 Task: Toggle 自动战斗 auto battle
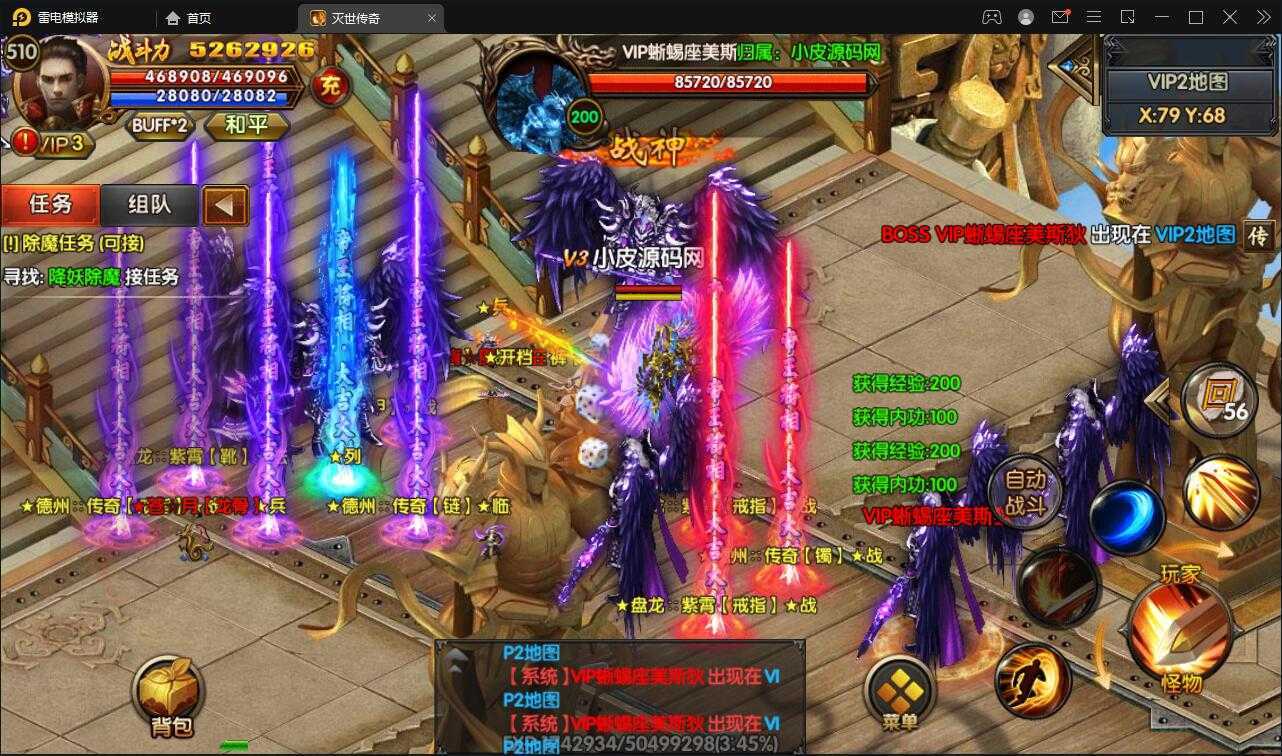1025,492
